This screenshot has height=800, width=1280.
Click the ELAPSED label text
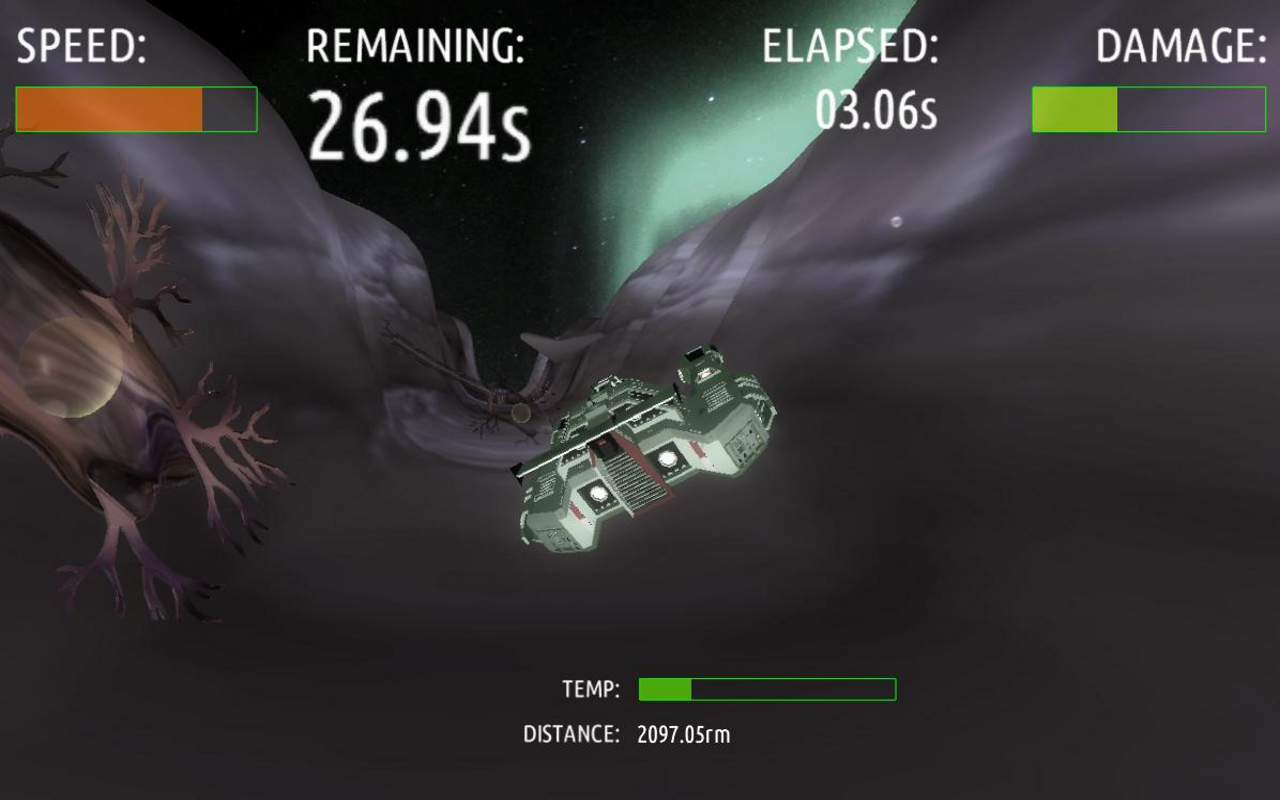850,44
